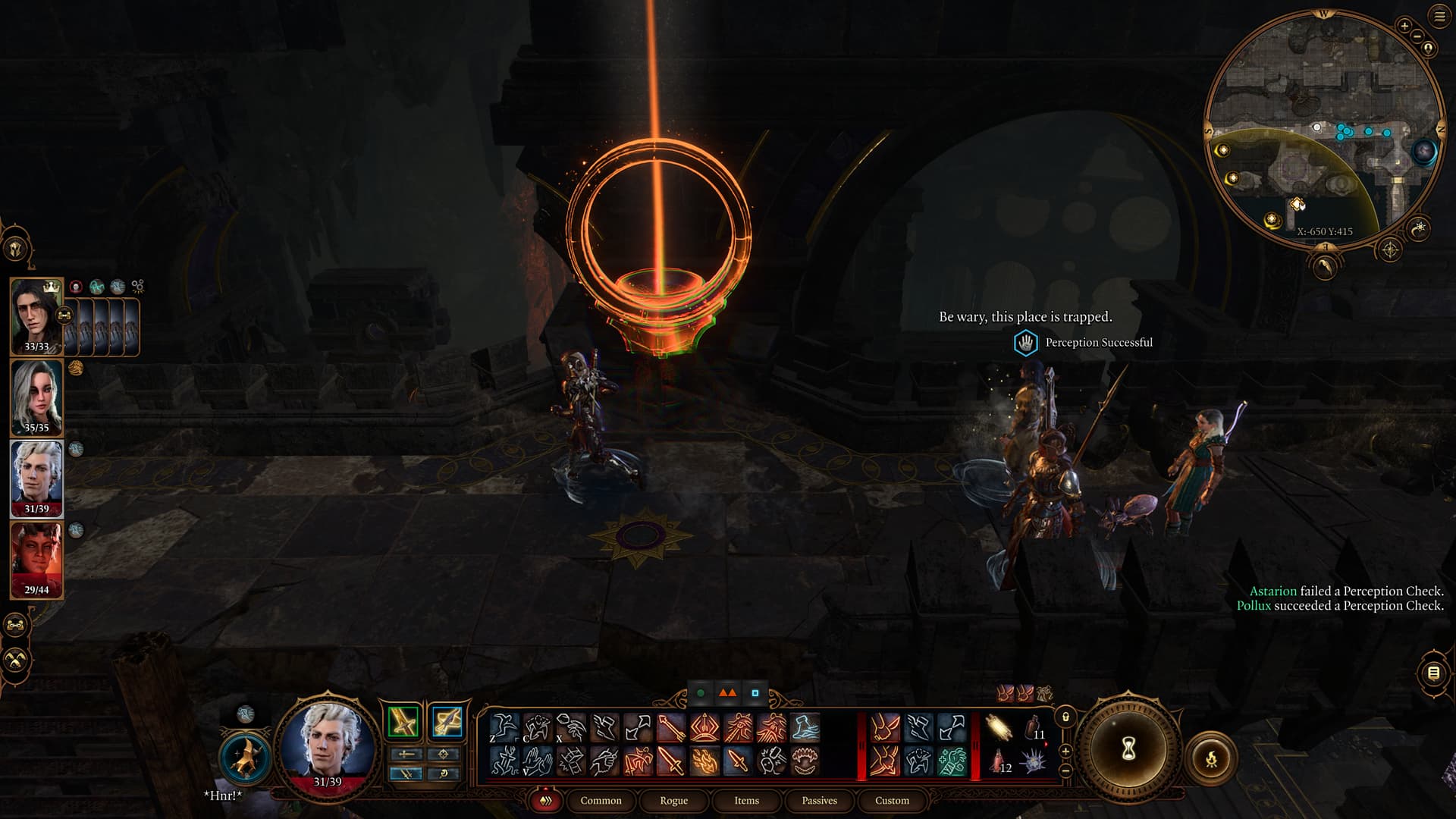Toggle the hotbar lock padlock icon
The height and width of the screenshot is (819, 1456).
coord(1065,717)
